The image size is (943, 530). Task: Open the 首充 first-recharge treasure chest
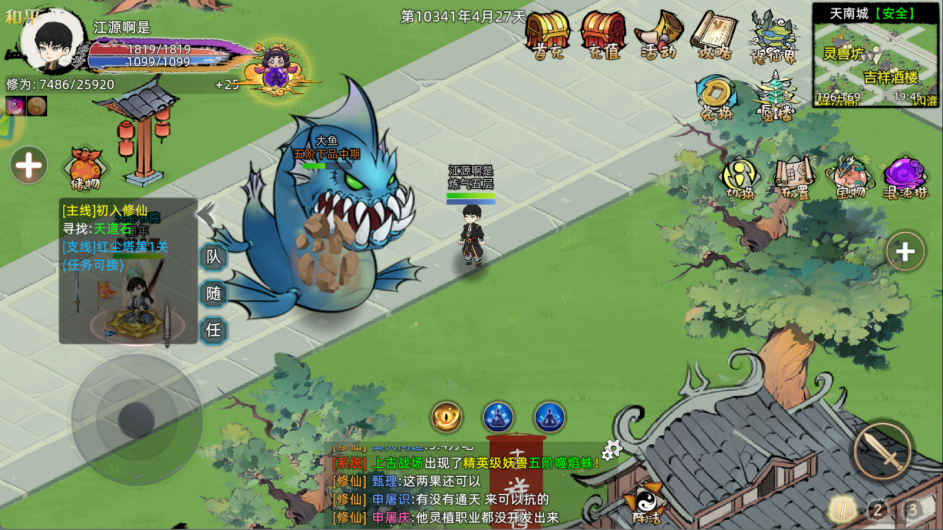[547, 35]
